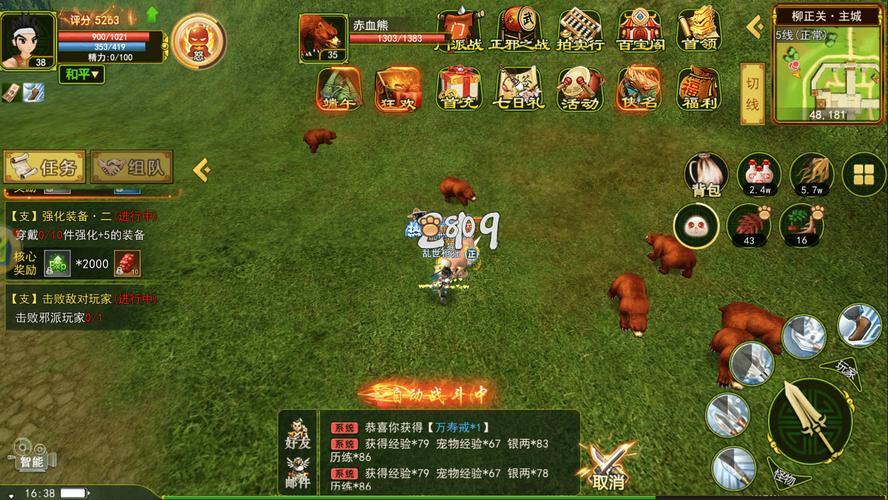This screenshot has width=888, height=500.
Task: Open the 和平 combat mode dropdown
Action: pos(82,74)
